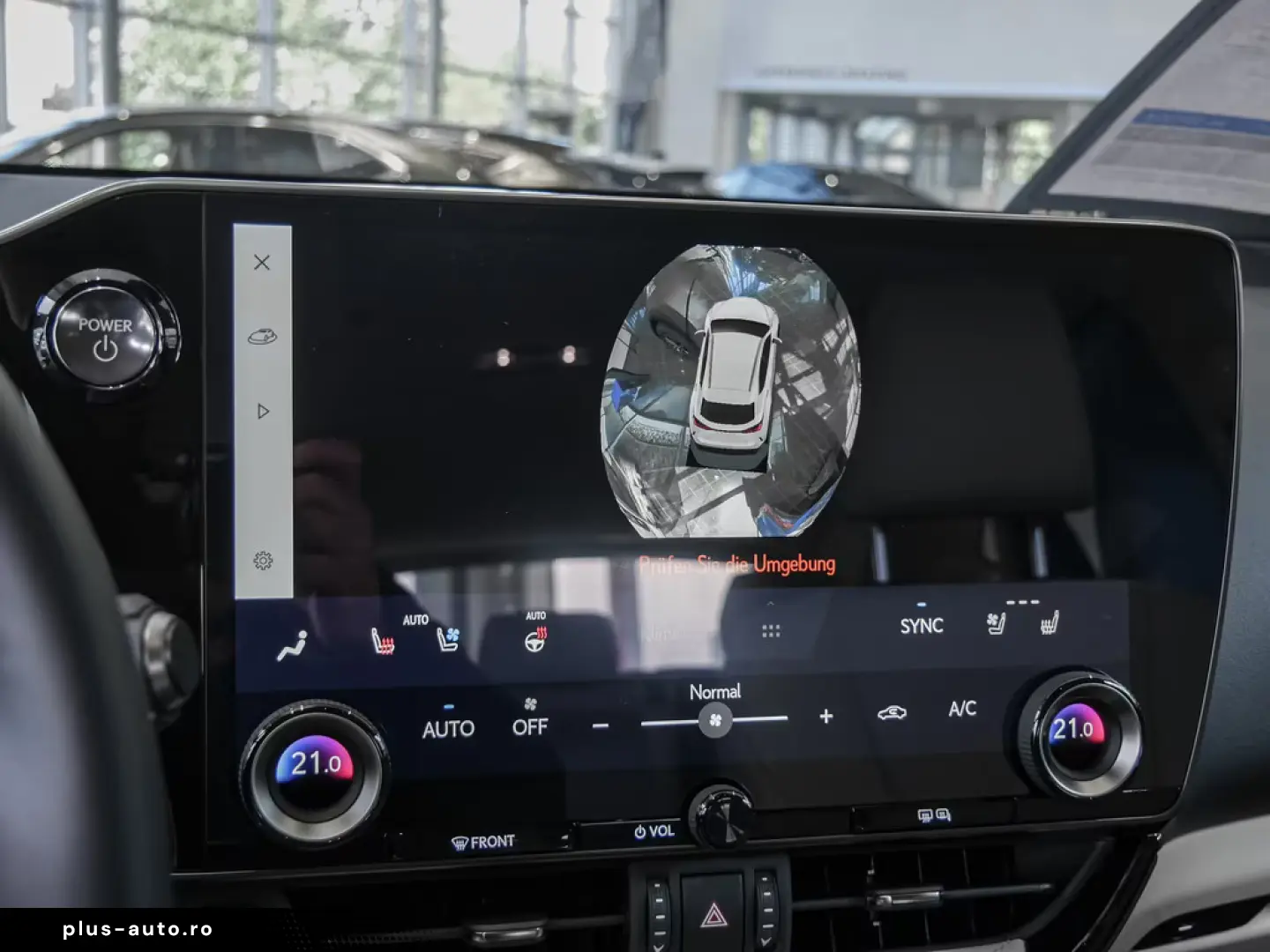1270x952 pixels.
Task: Tap the Normal fan speed label
Action: tap(715, 691)
